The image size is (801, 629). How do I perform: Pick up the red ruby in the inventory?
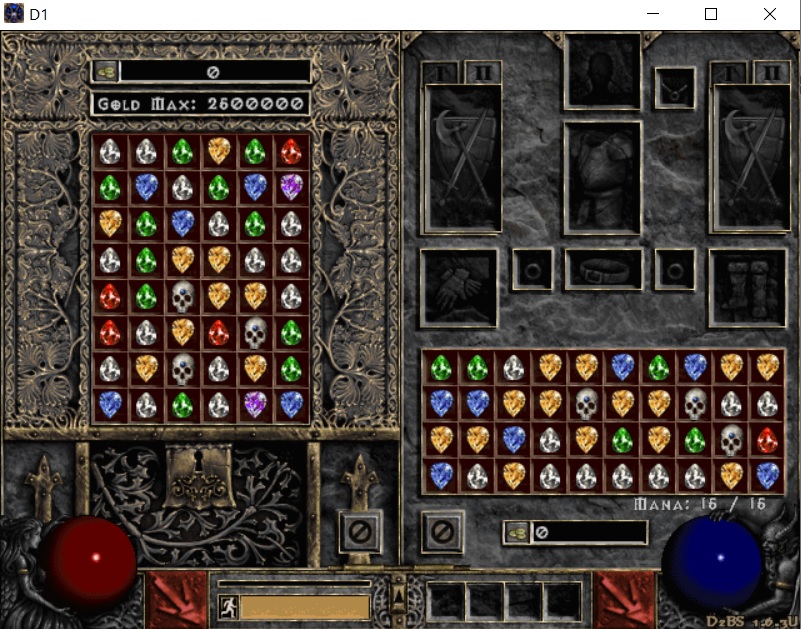pos(767,440)
